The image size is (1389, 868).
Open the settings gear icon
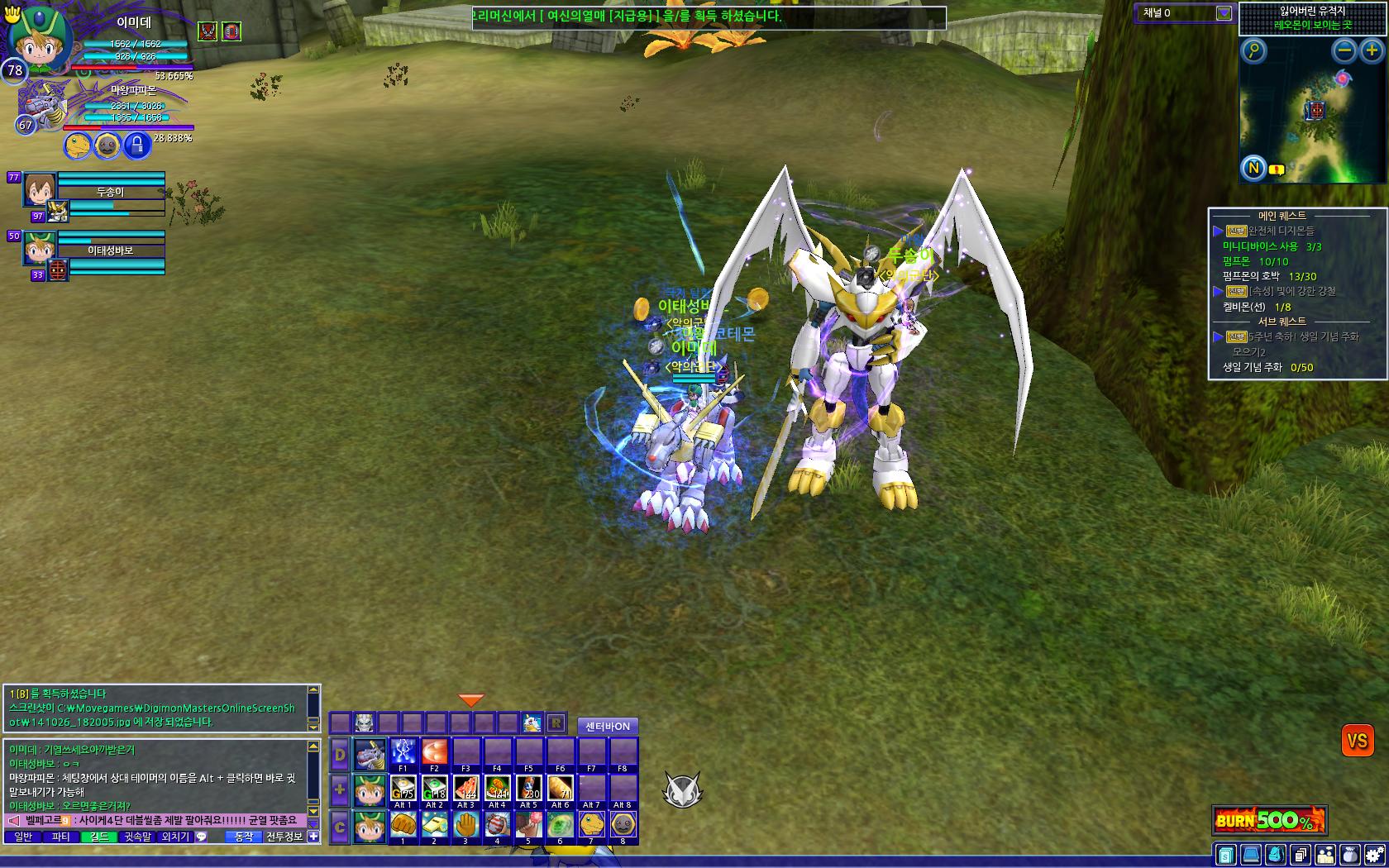[1375, 855]
